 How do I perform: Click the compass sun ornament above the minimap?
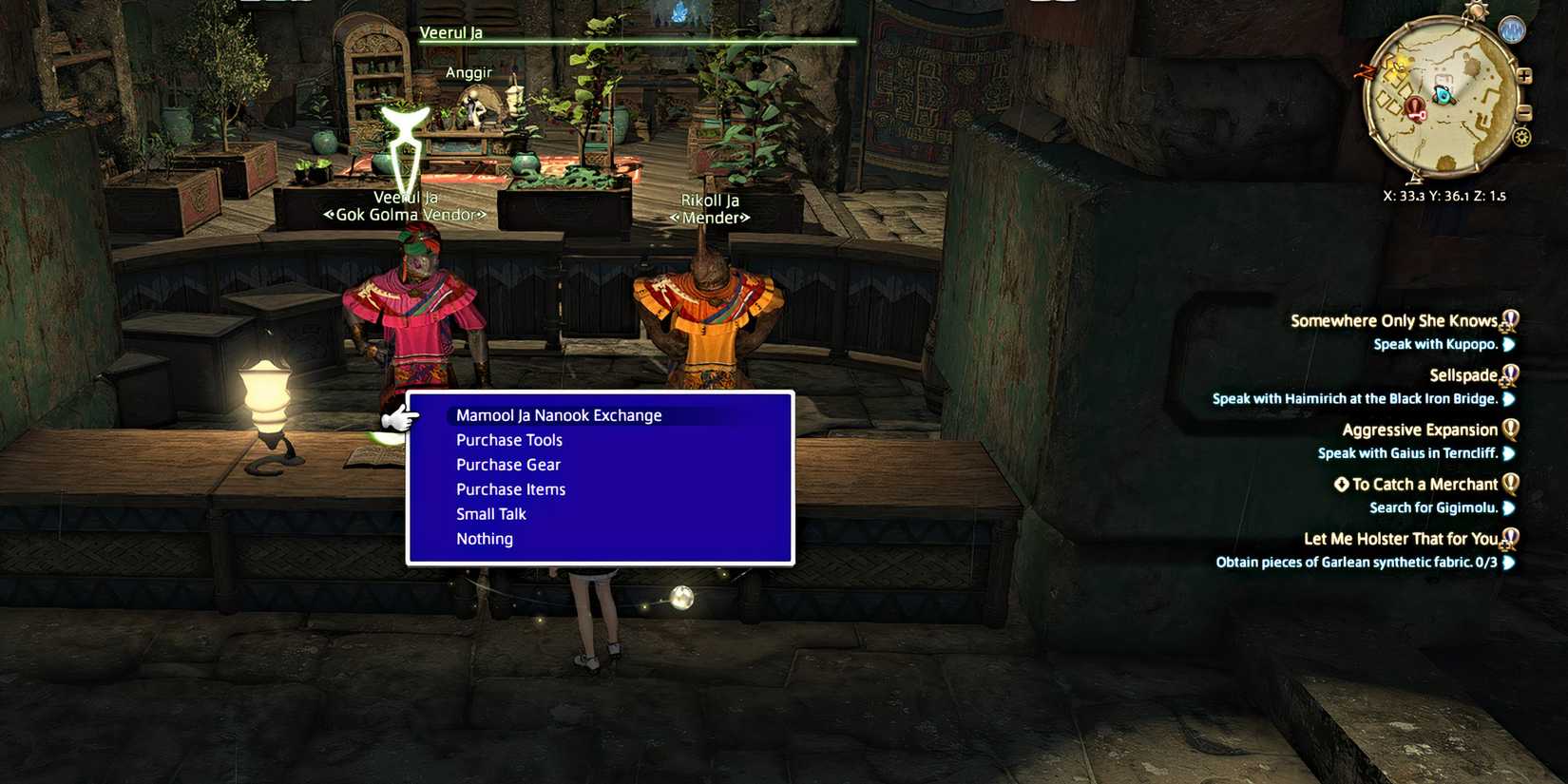[1475, 10]
